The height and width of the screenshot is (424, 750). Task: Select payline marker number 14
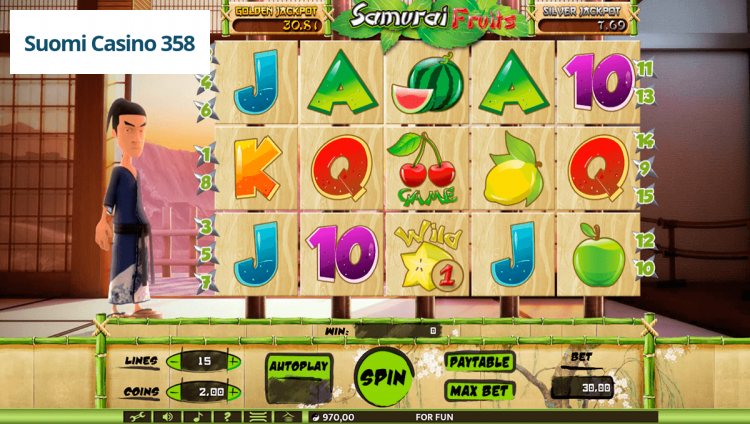[645, 141]
